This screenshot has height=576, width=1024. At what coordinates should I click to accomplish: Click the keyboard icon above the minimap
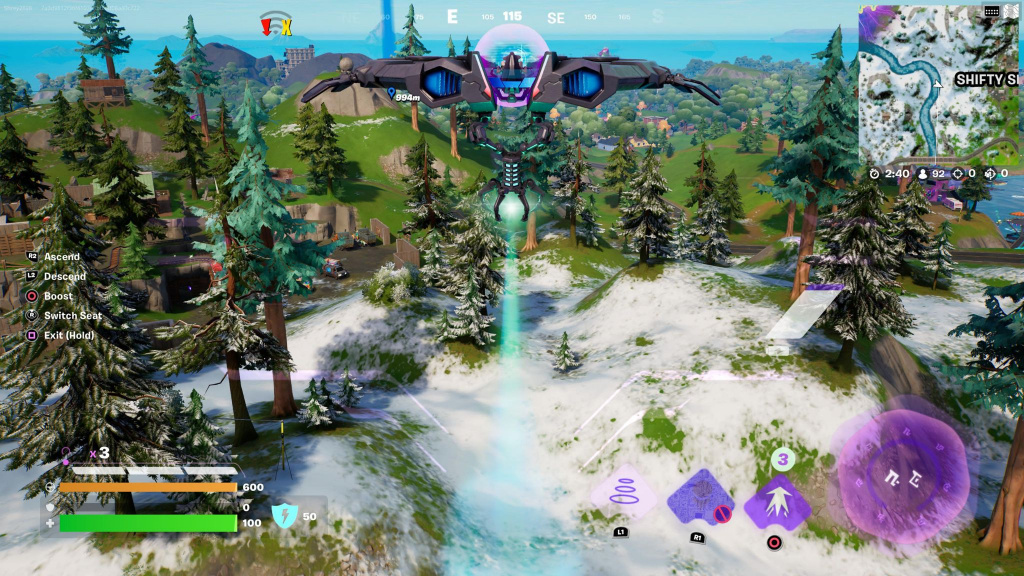coord(991,11)
